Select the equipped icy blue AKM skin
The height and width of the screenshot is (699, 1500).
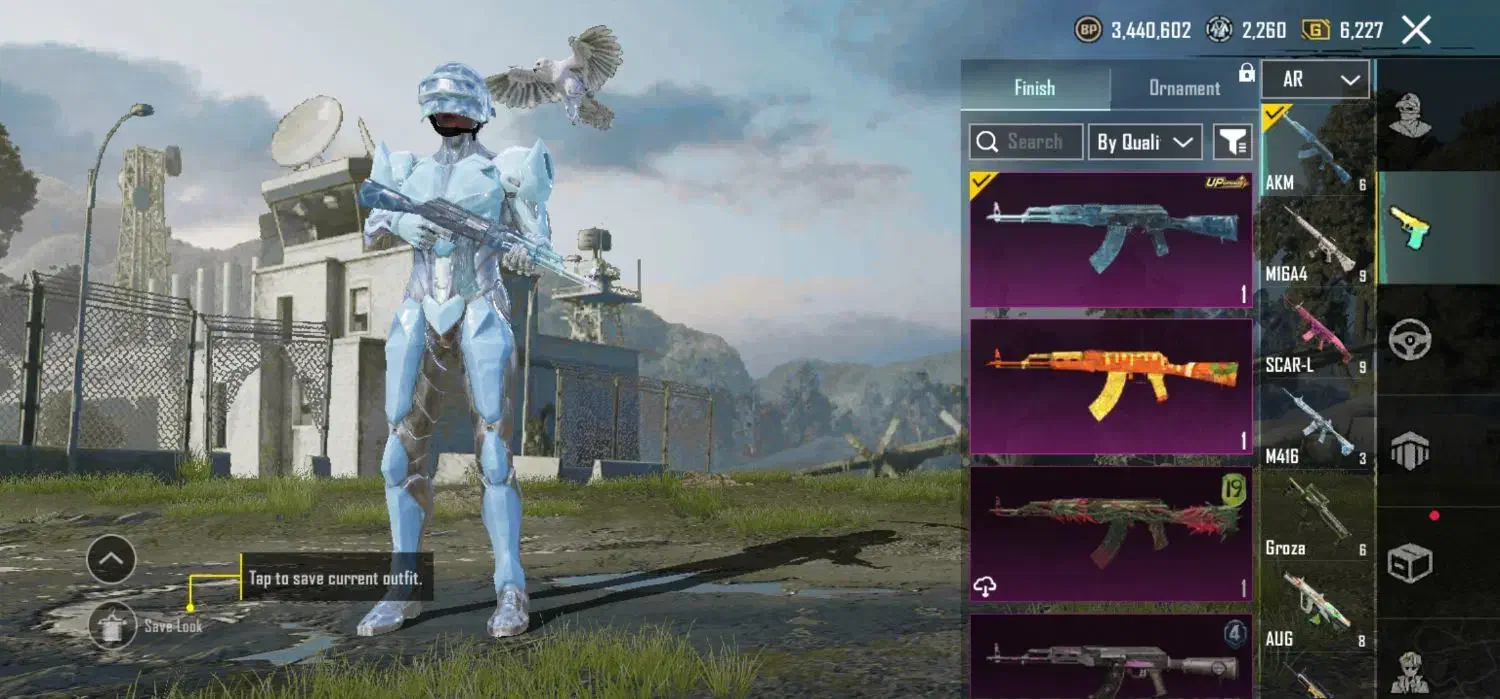click(x=1111, y=240)
